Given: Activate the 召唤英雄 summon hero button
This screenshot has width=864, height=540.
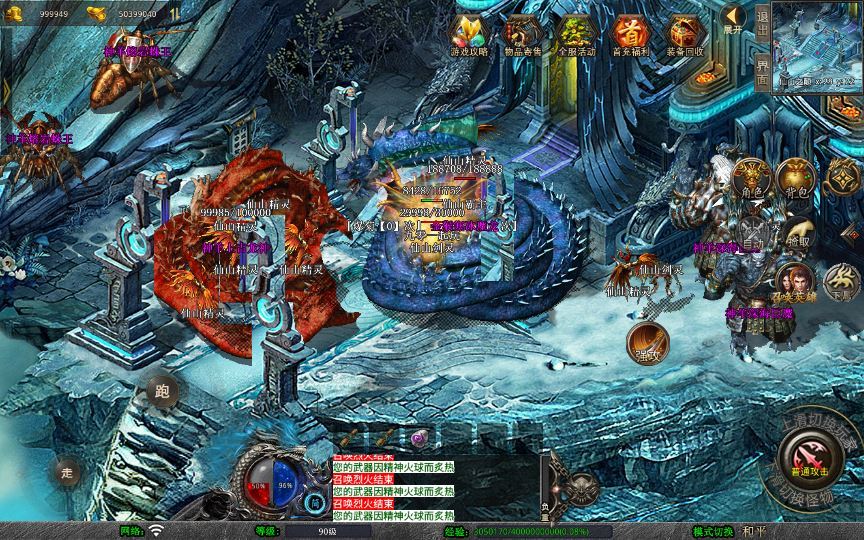Looking at the screenshot, I should [795, 283].
